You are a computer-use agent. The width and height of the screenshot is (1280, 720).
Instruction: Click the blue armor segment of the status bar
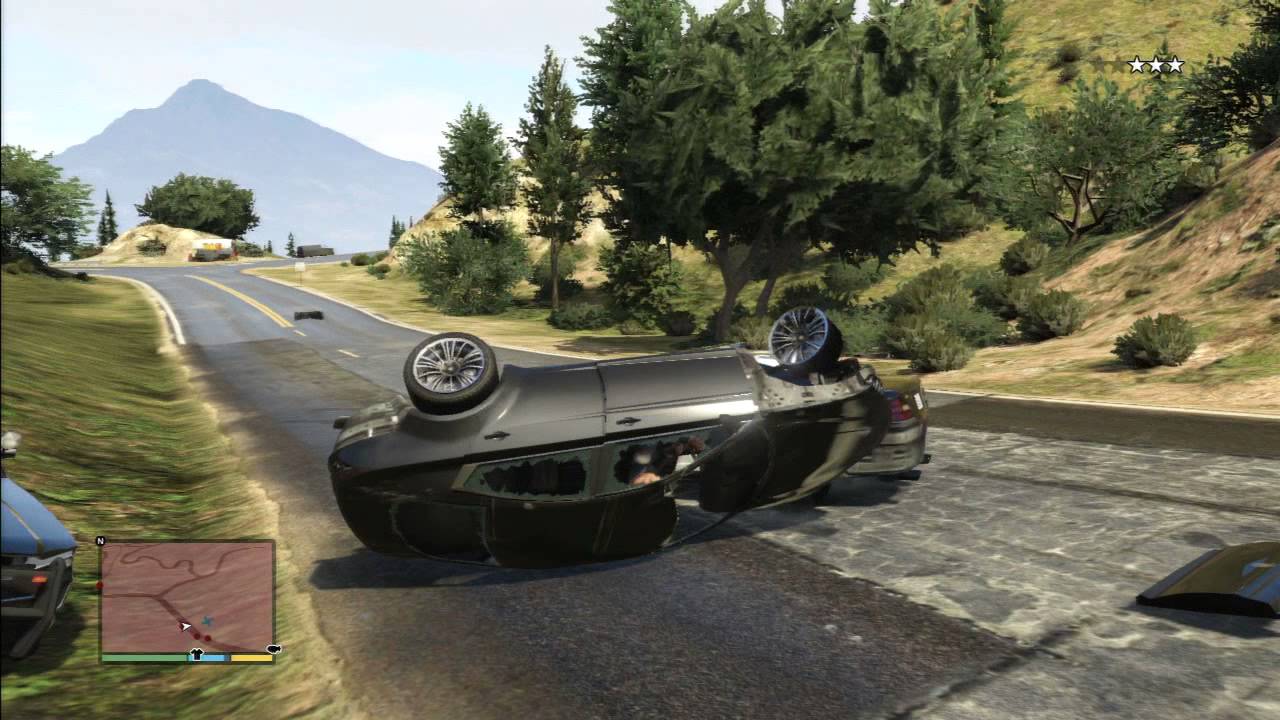click(x=214, y=658)
